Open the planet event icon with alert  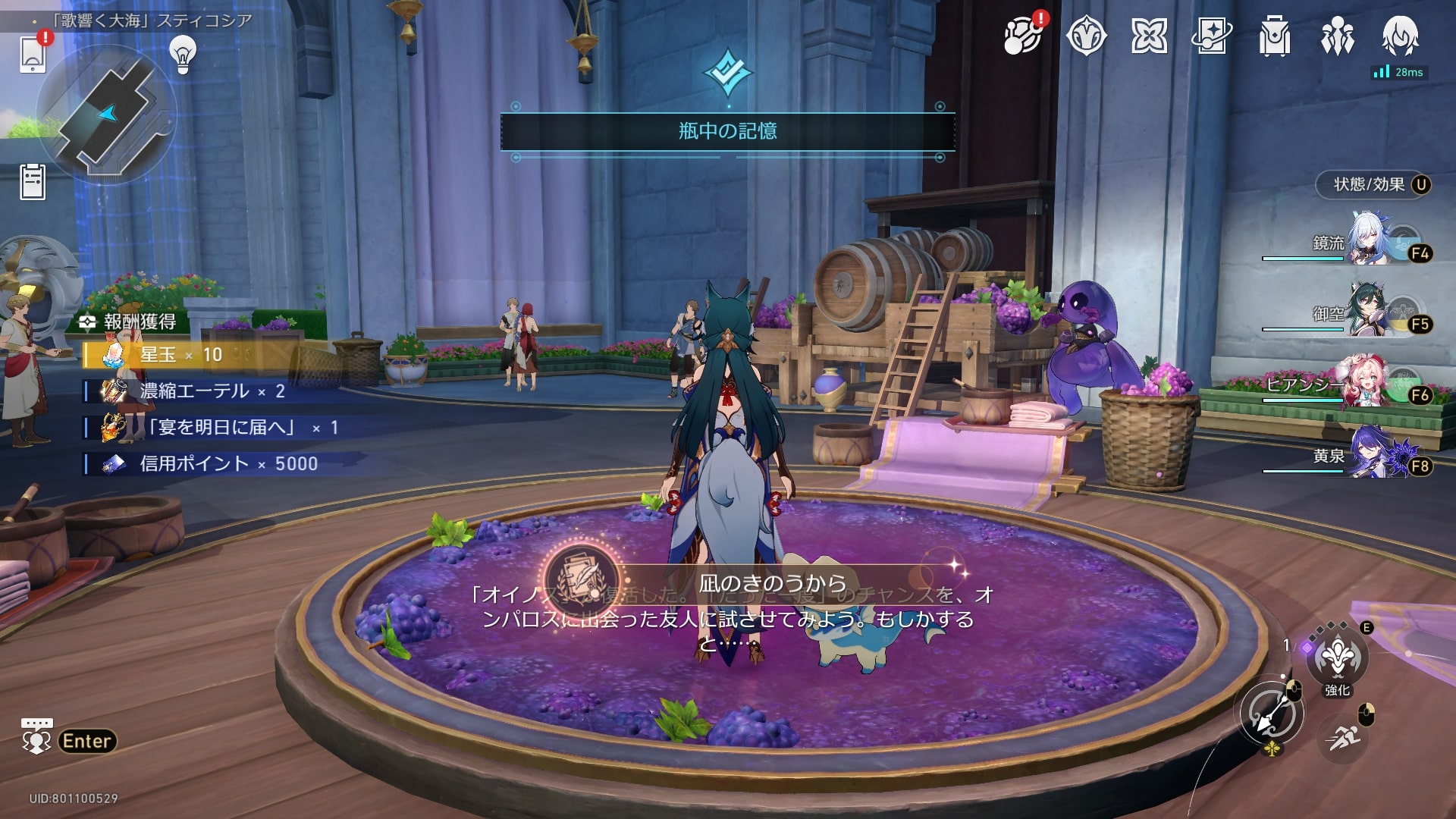[x=1022, y=36]
